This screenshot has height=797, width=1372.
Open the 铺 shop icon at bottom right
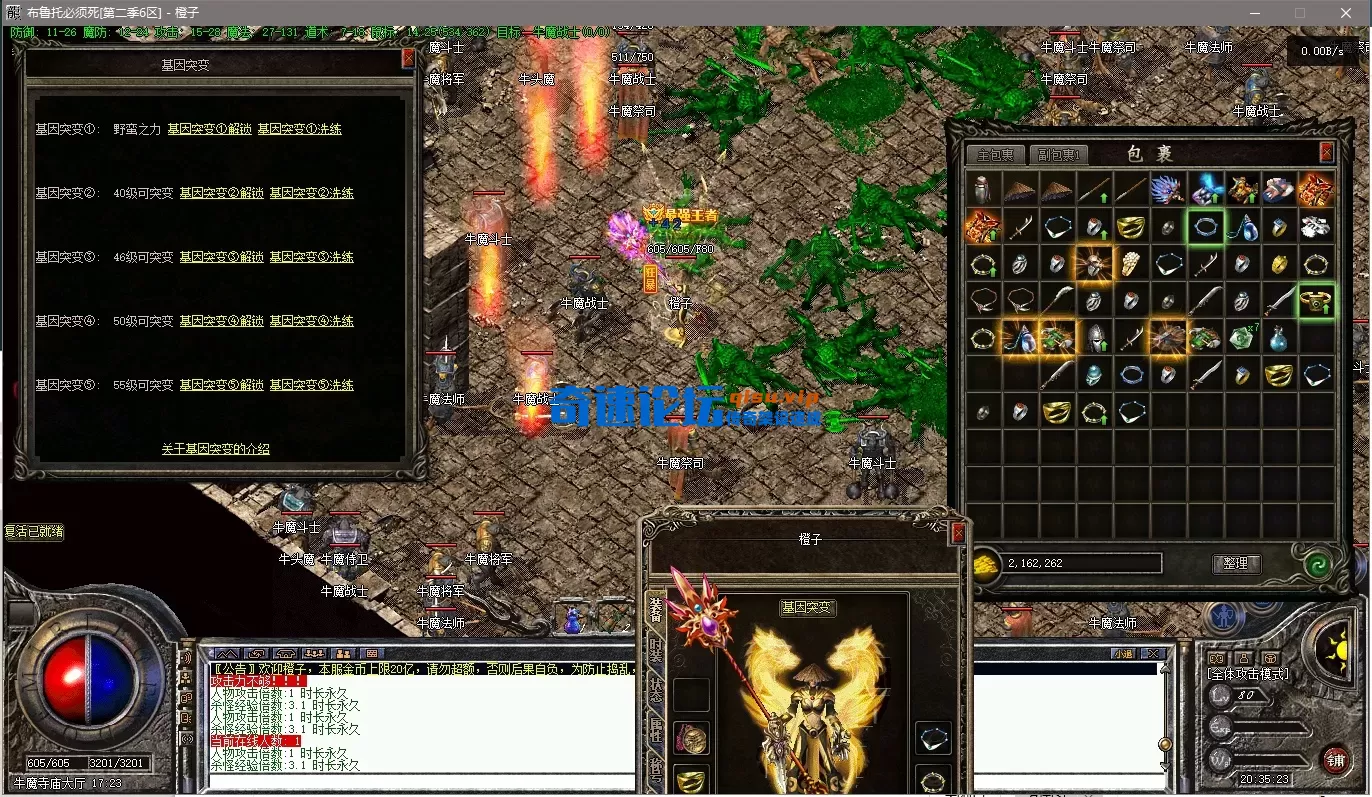coord(1336,760)
